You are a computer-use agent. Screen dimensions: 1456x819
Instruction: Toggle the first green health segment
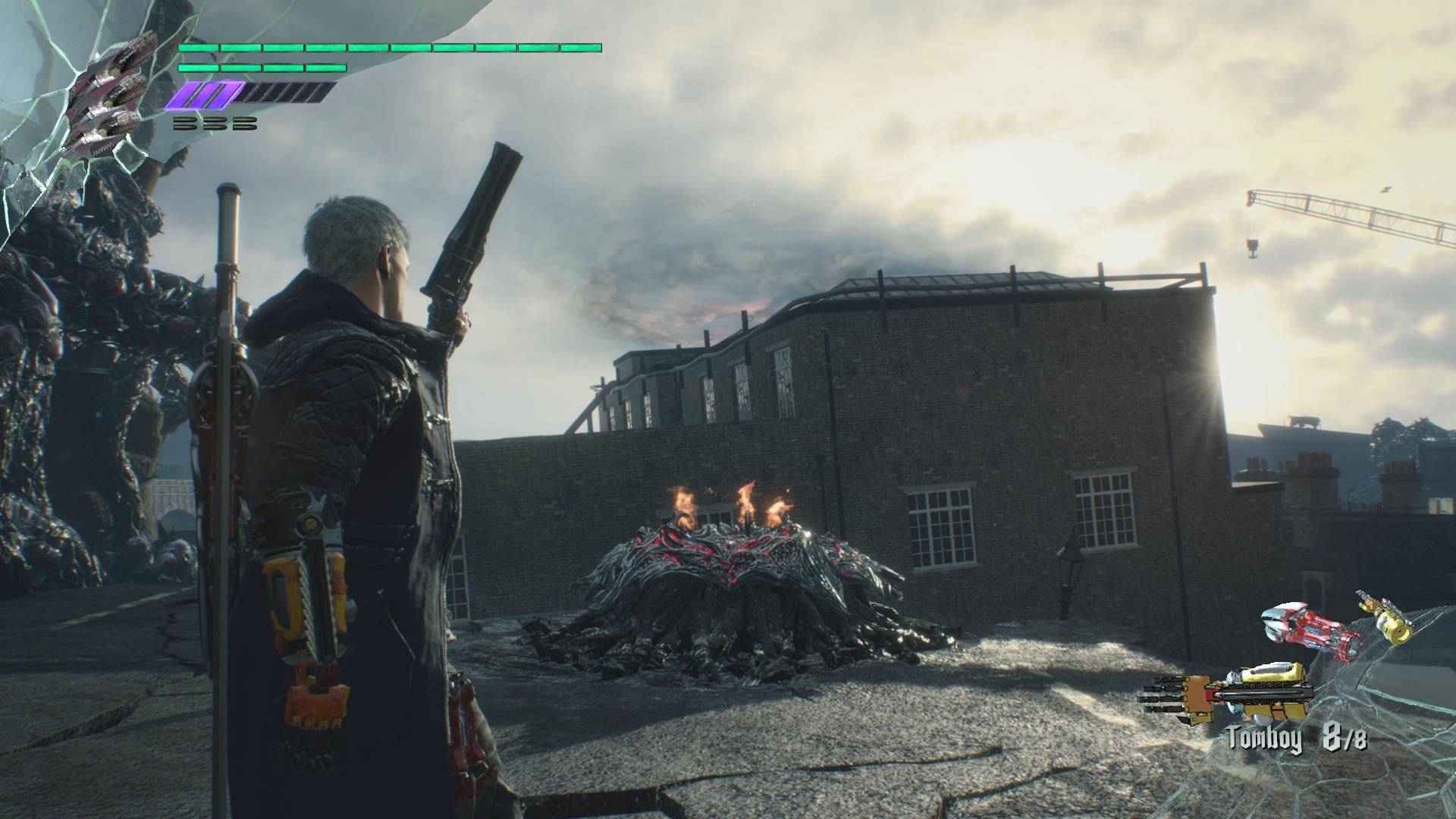(197, 48)
